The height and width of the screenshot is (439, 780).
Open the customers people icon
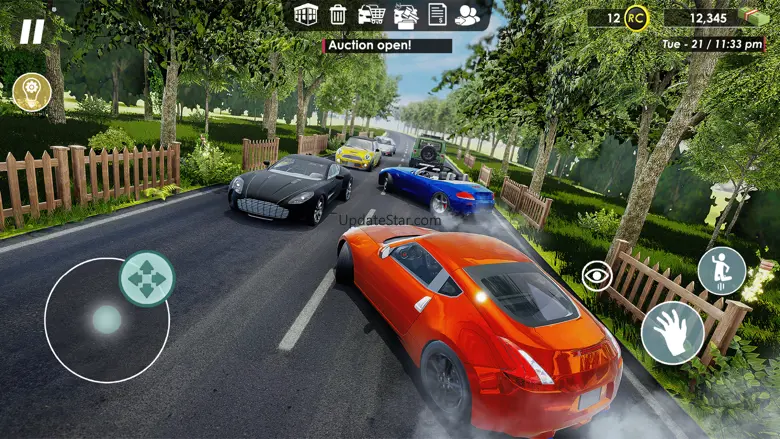(467, 14)
